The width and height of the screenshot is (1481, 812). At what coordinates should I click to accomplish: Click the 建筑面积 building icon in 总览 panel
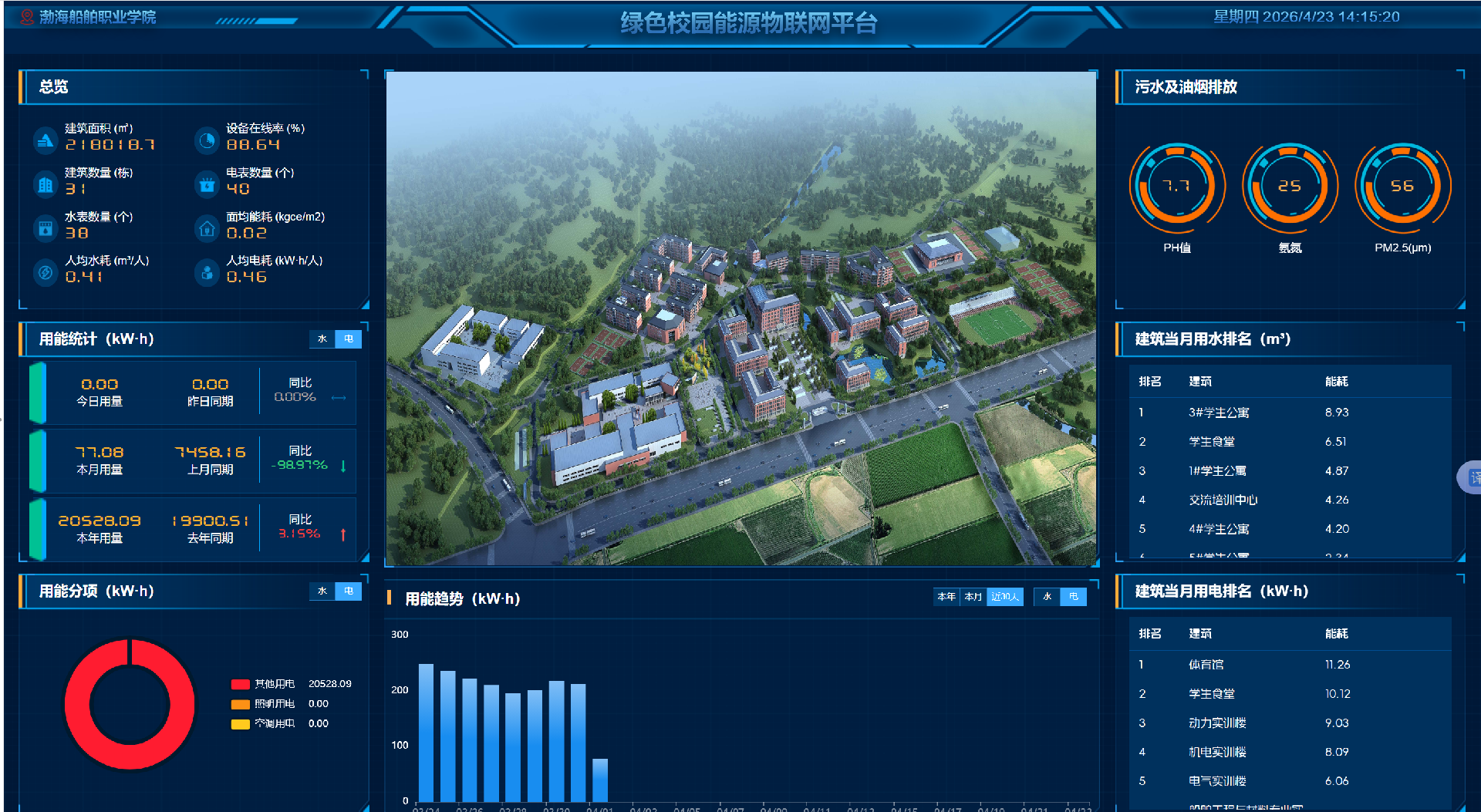point(44,140)
